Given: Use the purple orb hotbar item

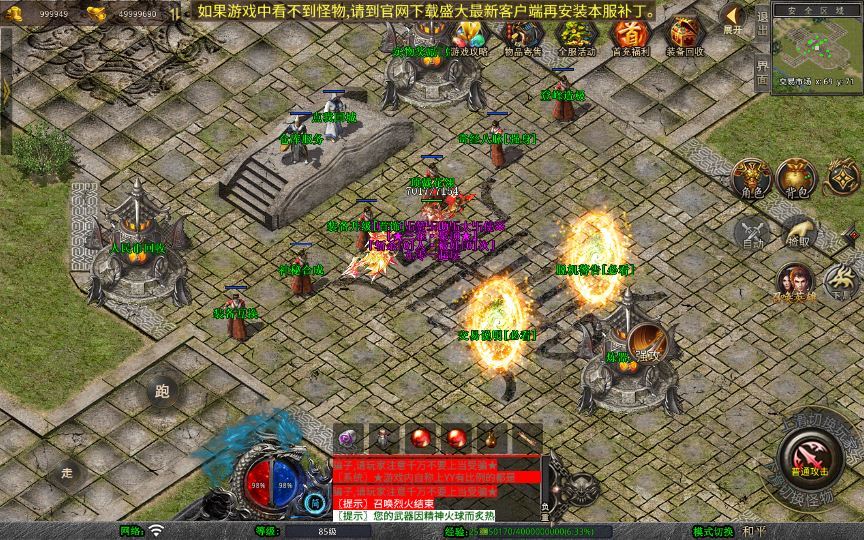Looking at the screenshot, I should (349, 438).
